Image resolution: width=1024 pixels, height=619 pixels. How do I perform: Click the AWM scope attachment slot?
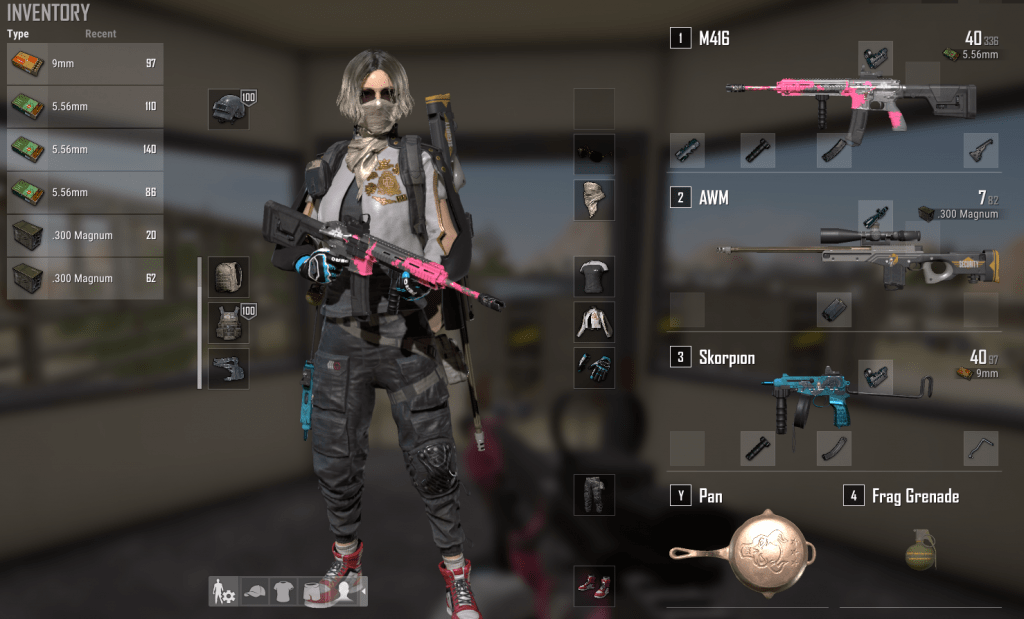tap(876, 216)
